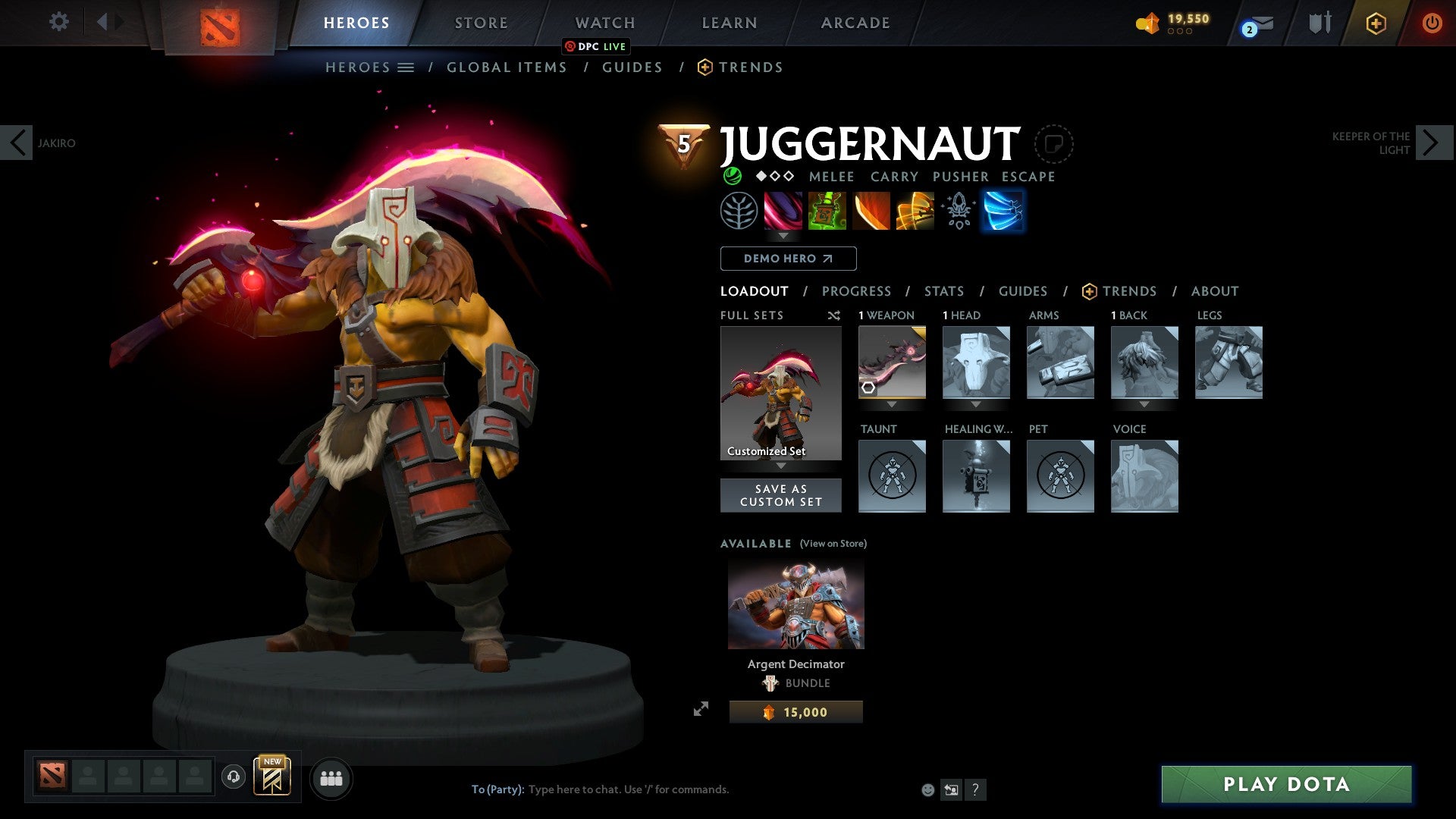The image size is (1456, 819).
Task: Expand the back slot dropdown arrow
Action: (1144, 405)
